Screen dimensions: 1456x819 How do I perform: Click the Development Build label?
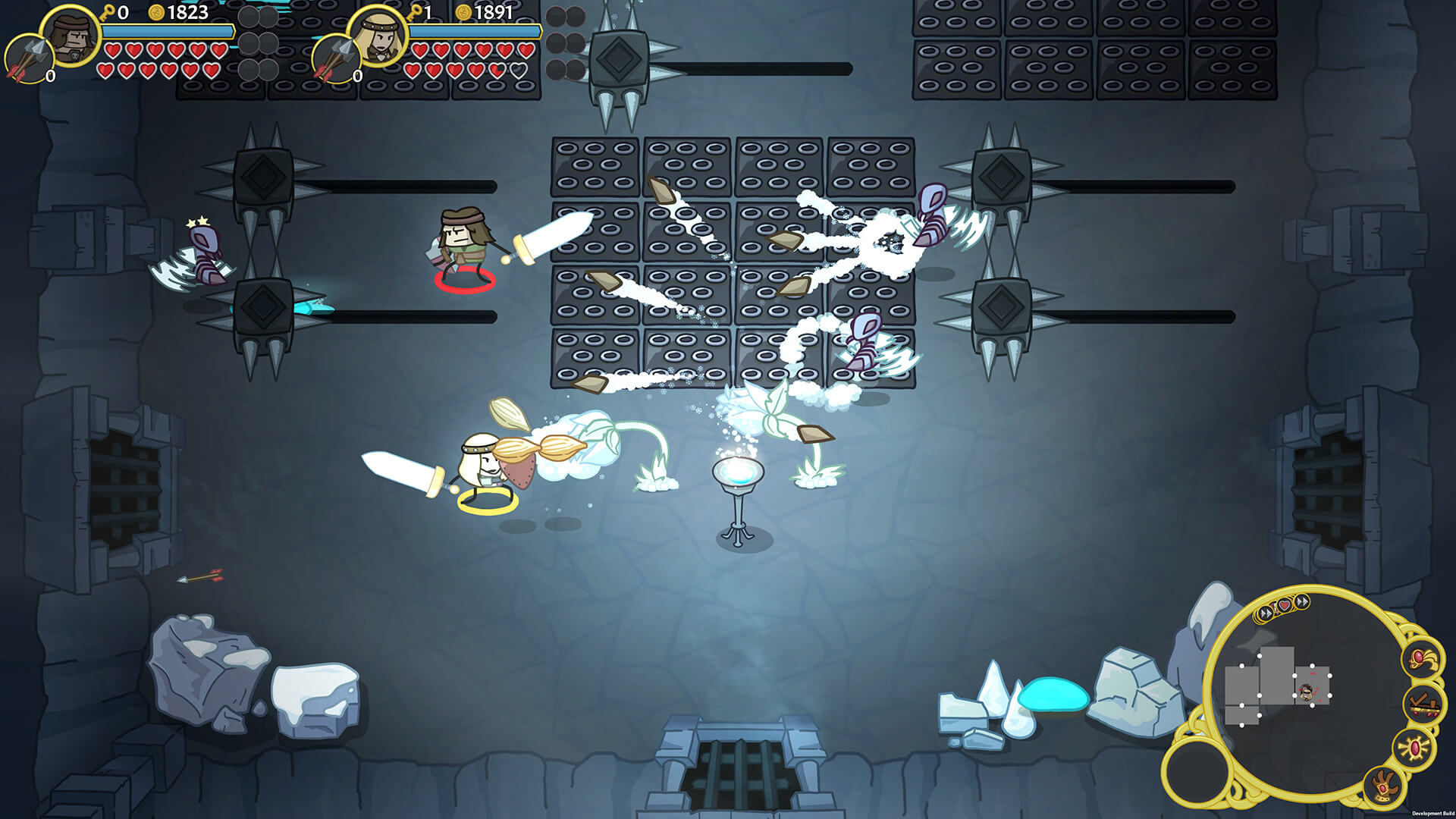(1432, 812)
